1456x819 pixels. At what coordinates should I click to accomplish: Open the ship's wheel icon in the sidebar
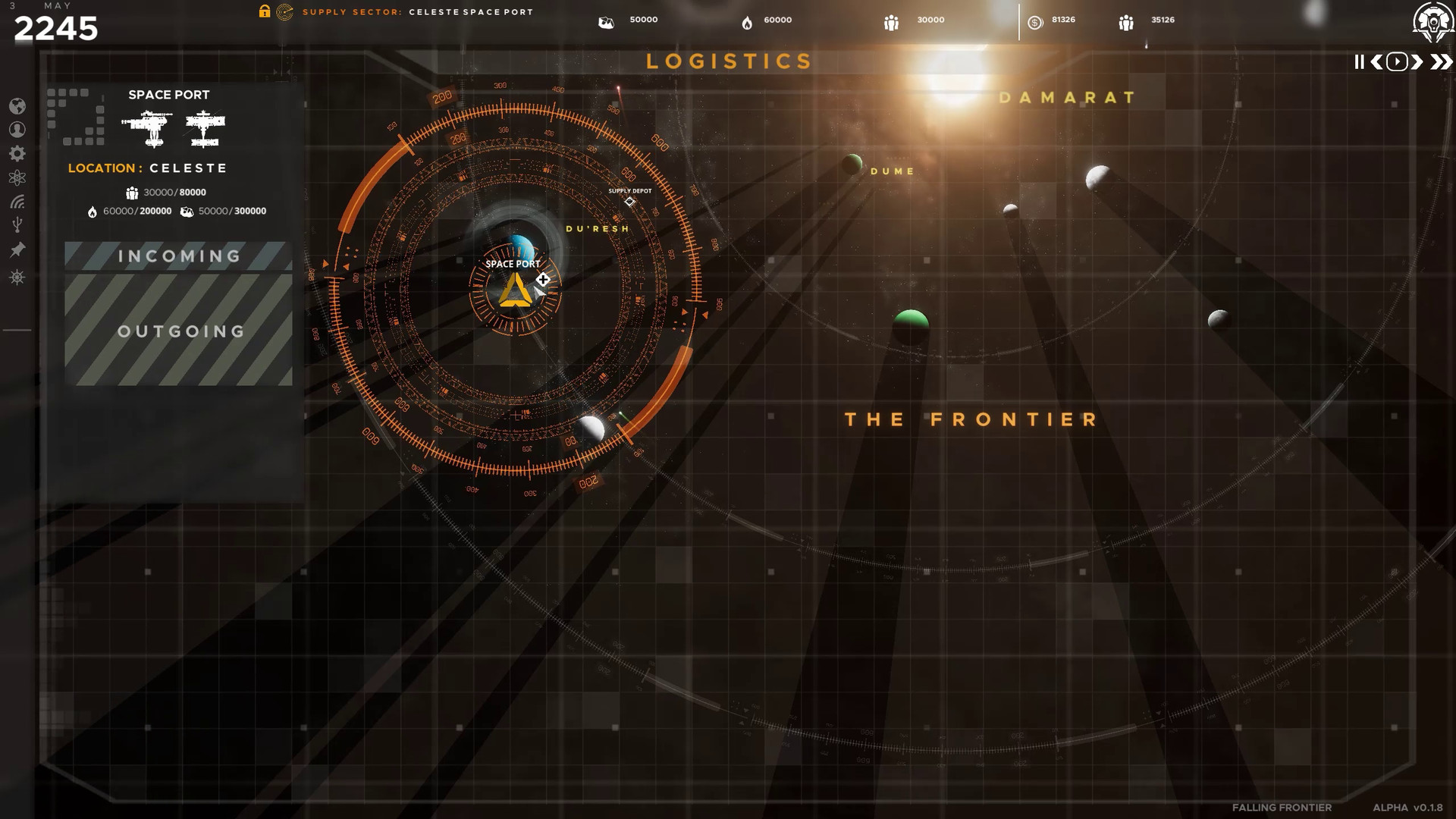(x=17, y=275)
